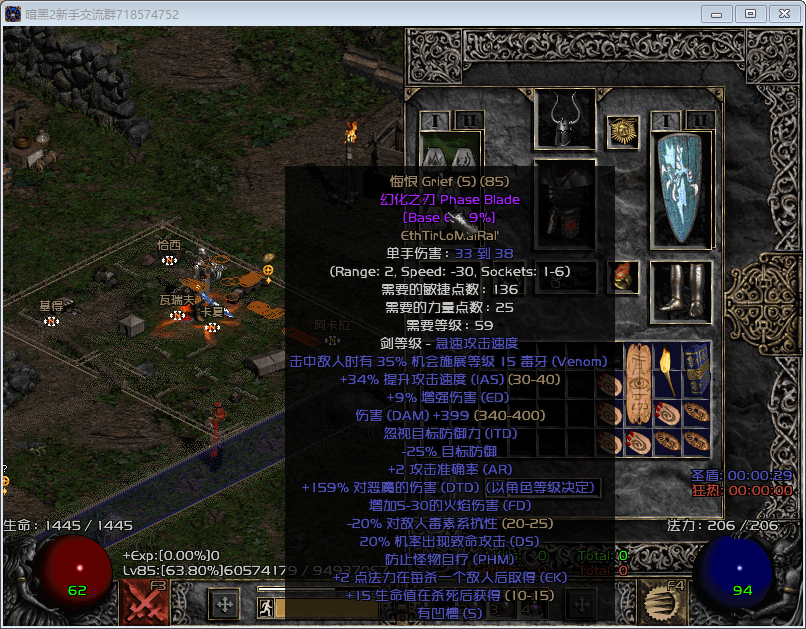Minimize the game window
The height and width of the screenshot is (629, 806).
coord(717,13)
